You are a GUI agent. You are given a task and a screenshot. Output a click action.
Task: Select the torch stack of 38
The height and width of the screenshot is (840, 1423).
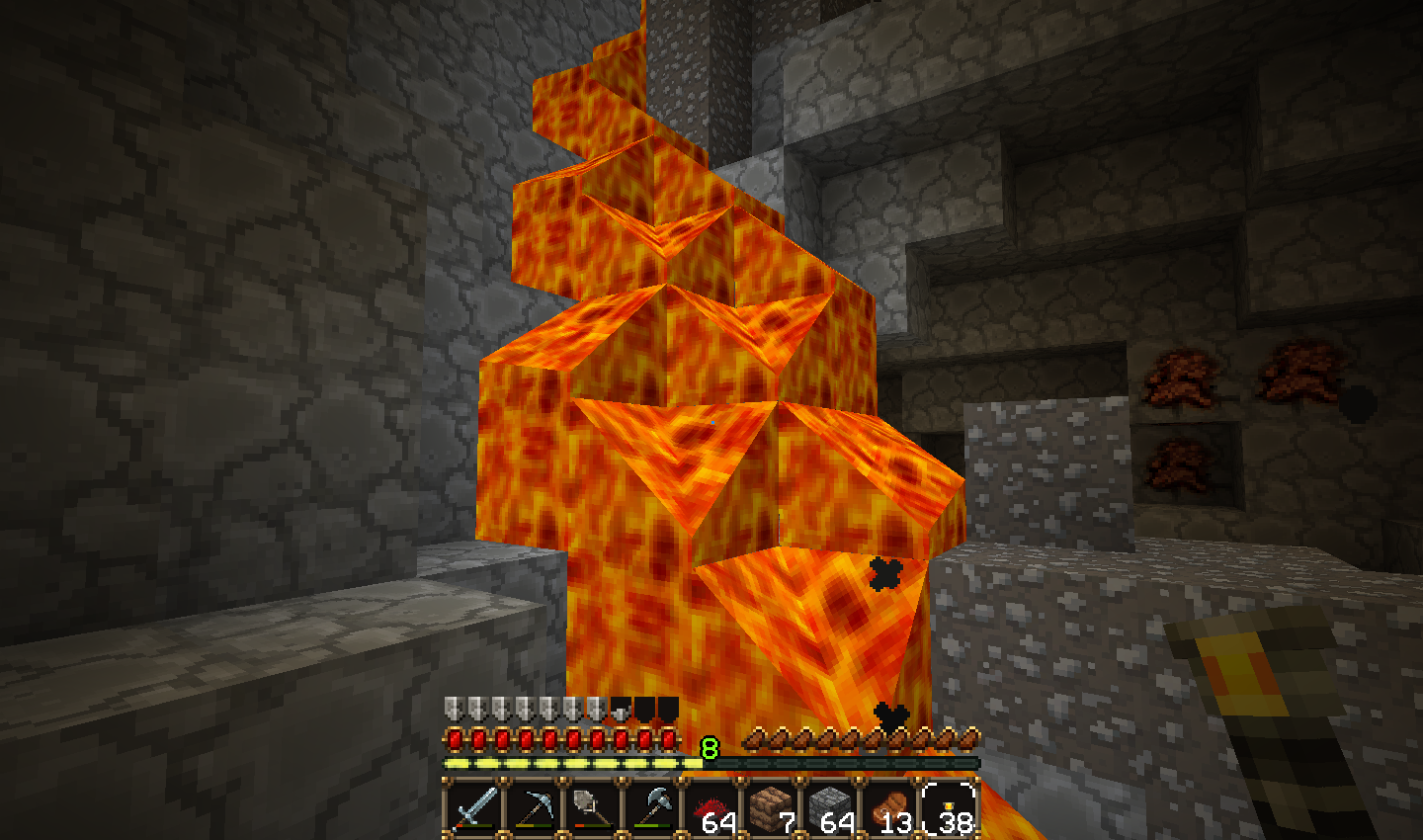coord(951,808)
